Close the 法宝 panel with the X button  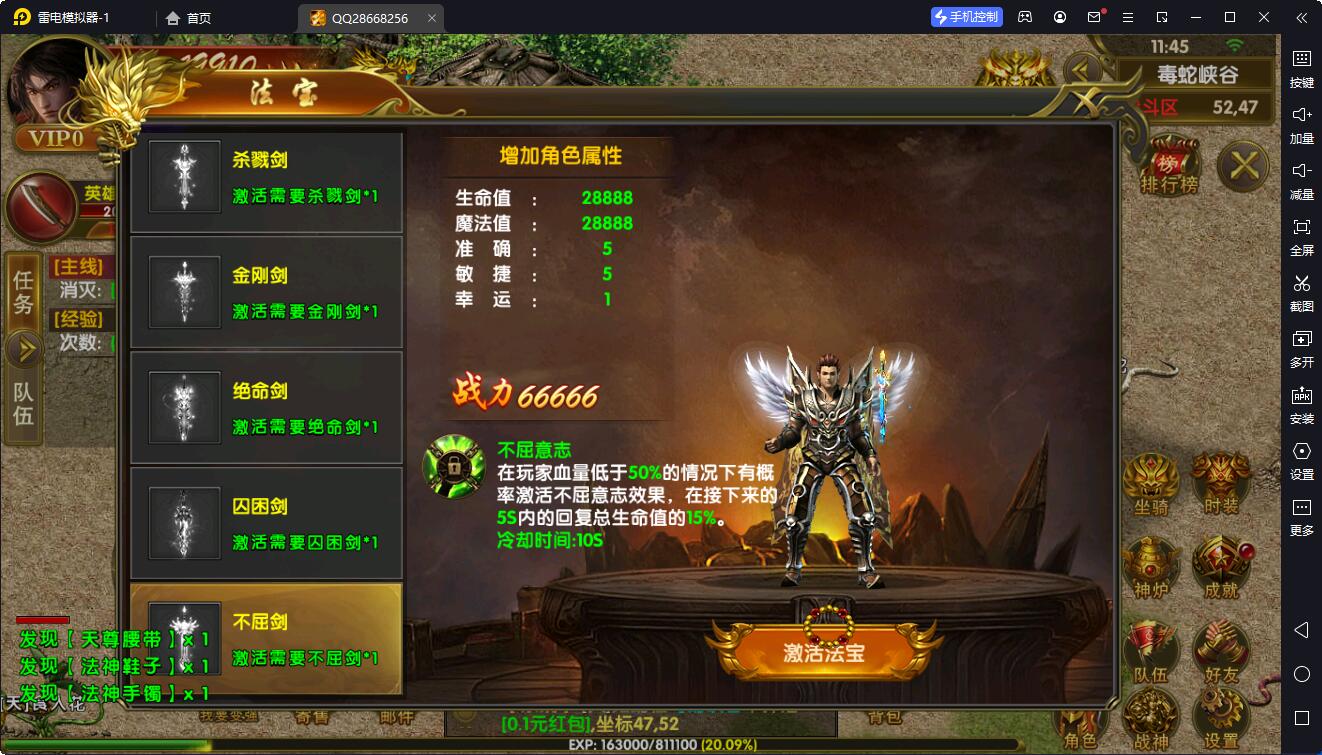1243,165
